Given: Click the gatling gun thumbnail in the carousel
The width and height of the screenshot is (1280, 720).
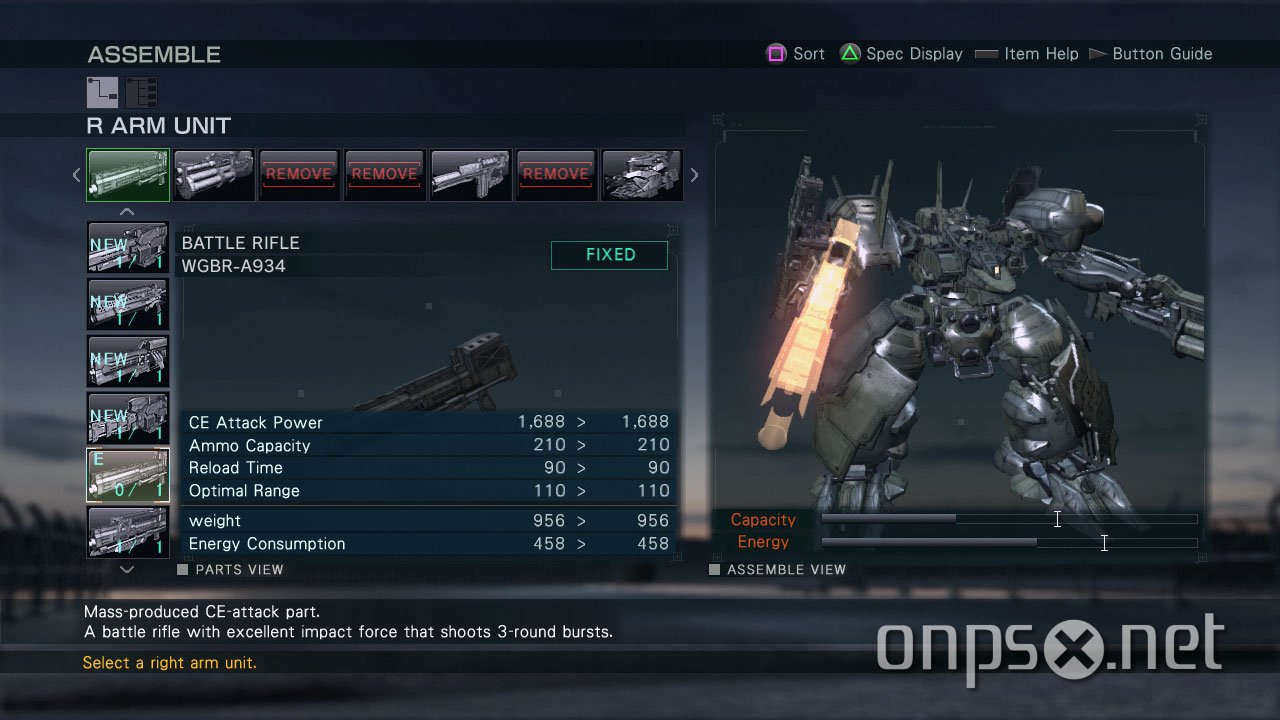Looking at the screenshot, I should coord(213,174).
